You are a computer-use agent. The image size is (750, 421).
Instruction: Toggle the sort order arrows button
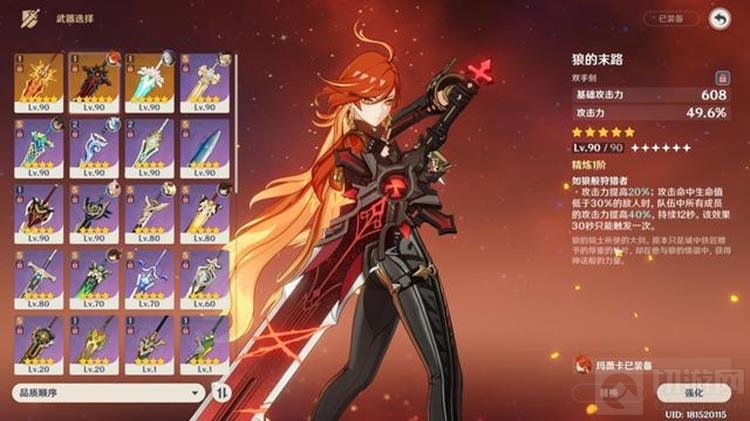click(222, 392)
